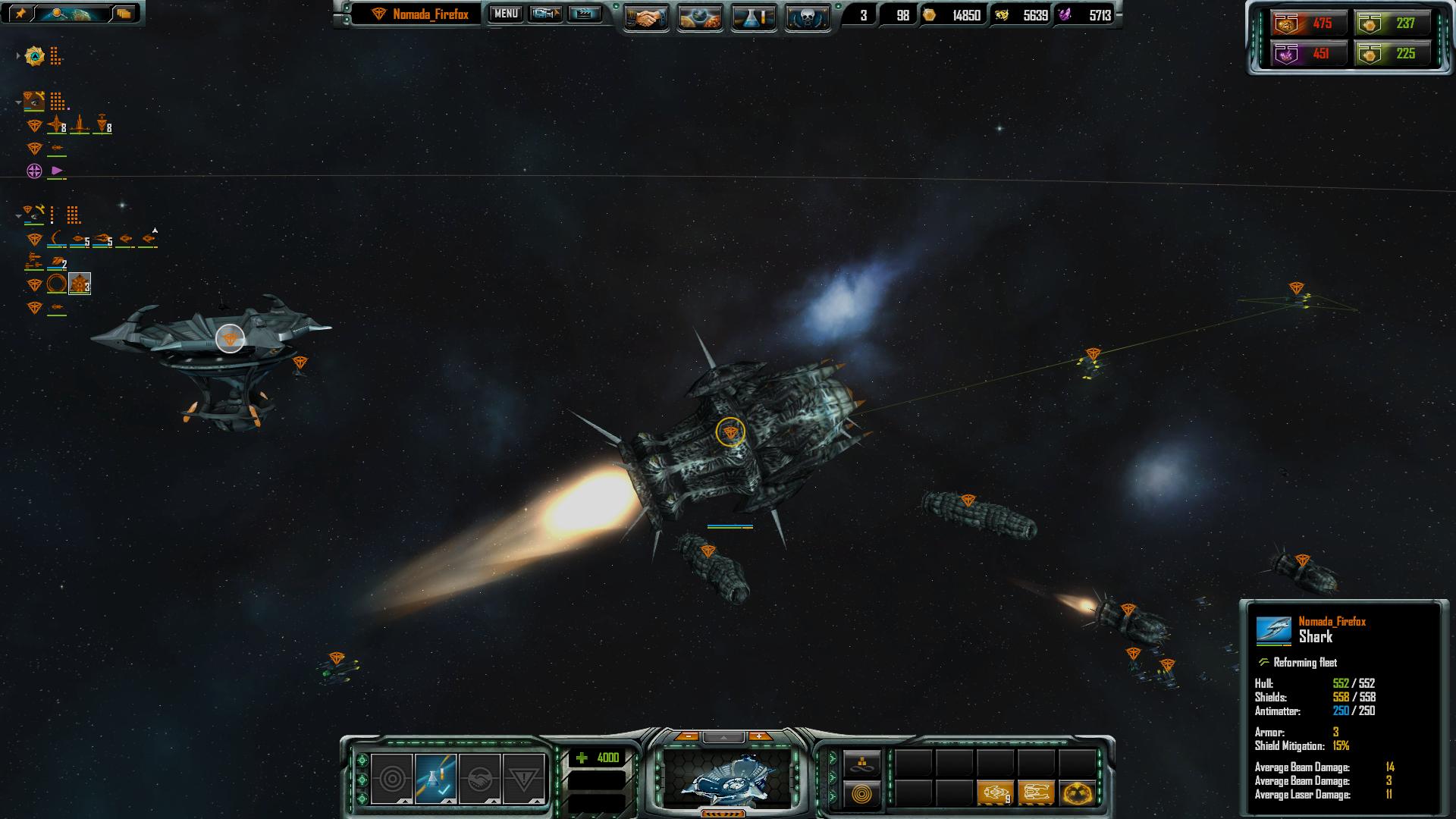The height and width of the screenshot is (819, 1456).
Task: Open the planets relationship screen
Action: pyautogui.click(x=700, y=18)
